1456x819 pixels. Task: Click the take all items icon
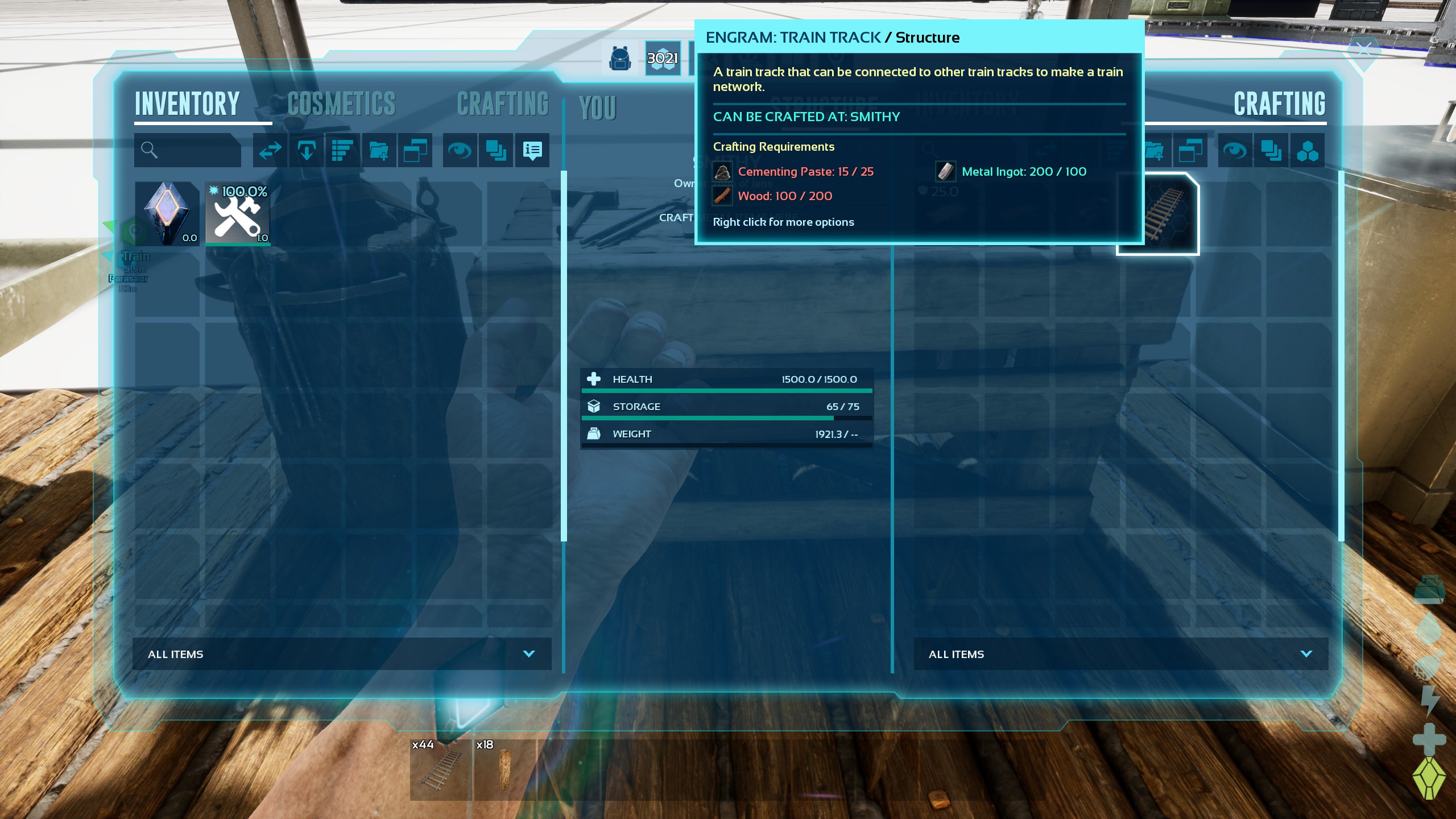[x=306, y=150]
